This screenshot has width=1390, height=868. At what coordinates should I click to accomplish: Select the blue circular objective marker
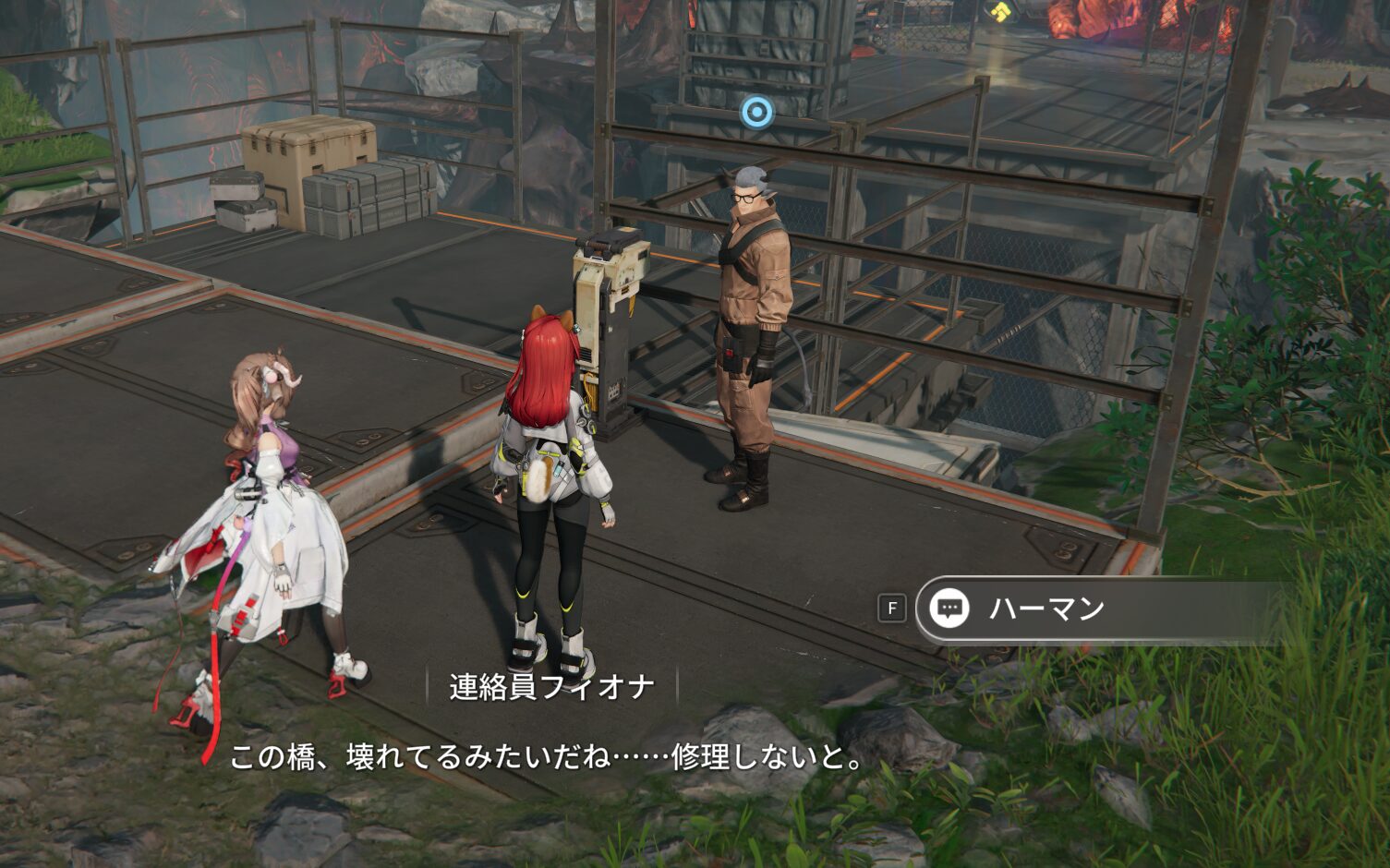pyautogui.click(x=756, y=113)
